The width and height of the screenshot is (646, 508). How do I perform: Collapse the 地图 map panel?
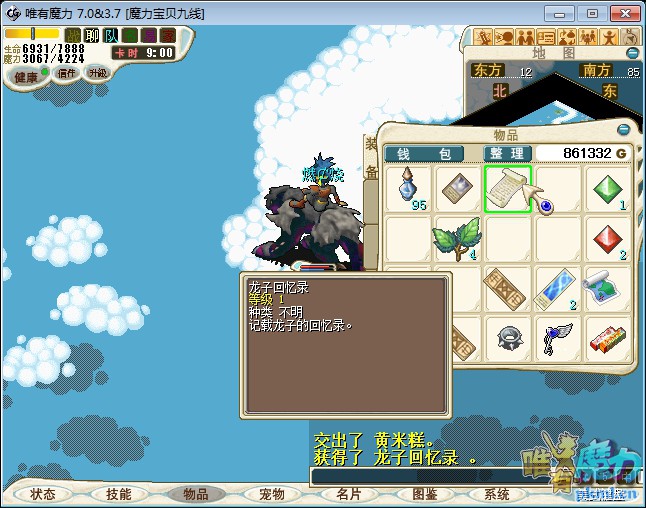click(632, 52)
